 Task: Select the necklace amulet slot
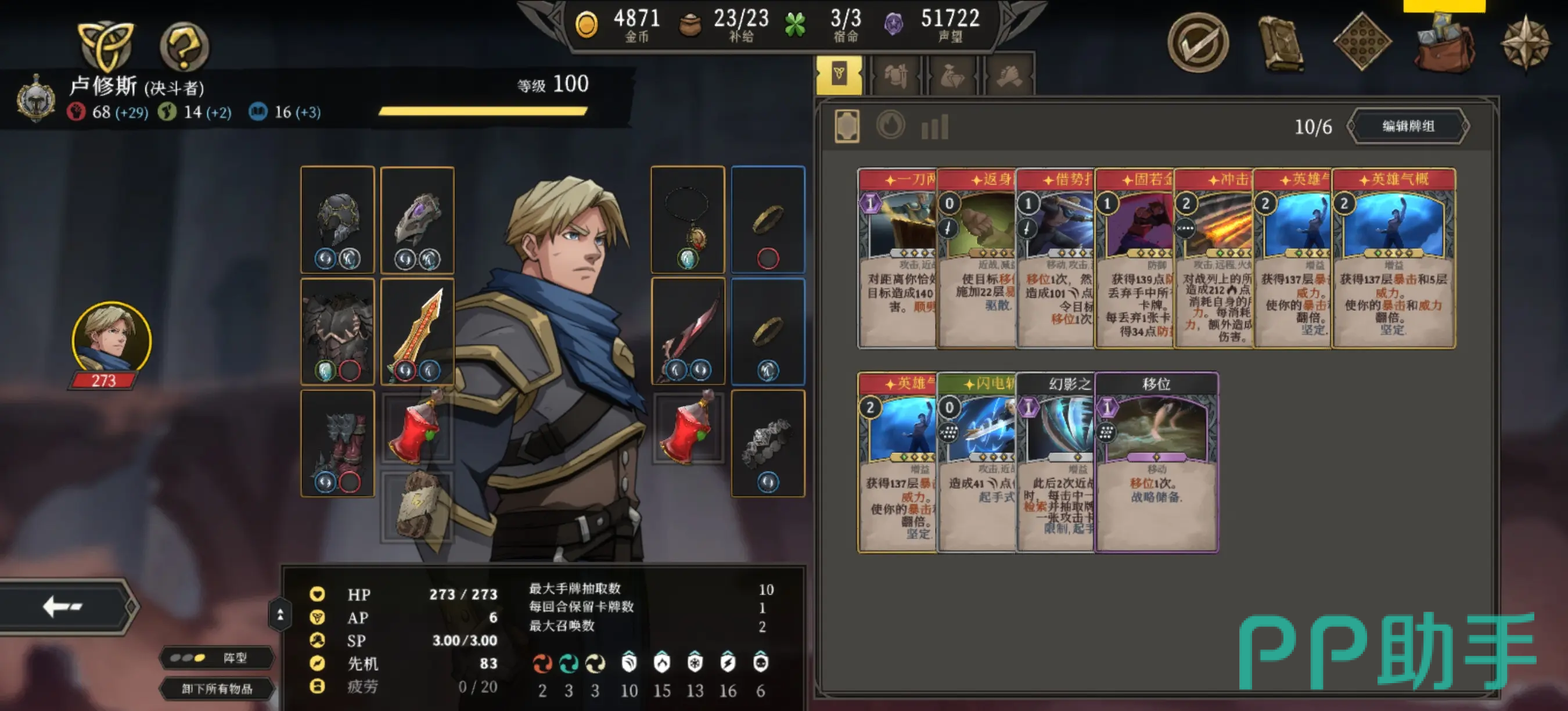pyautogui.click(x=687, y=219)
